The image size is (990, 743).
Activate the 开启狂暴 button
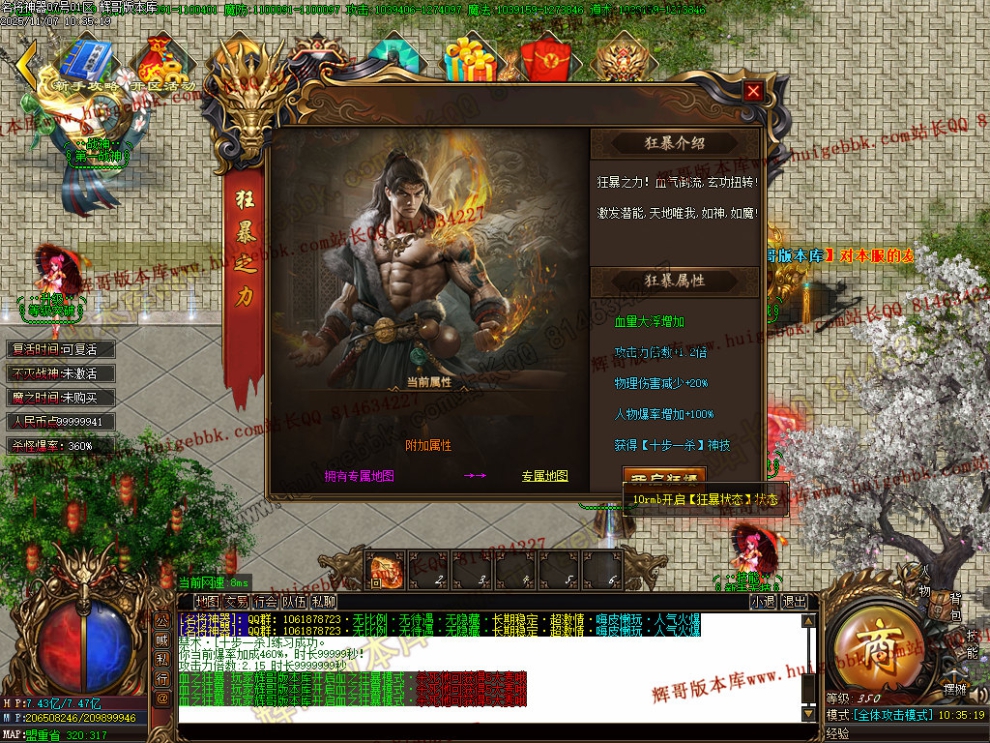[664, 477]
